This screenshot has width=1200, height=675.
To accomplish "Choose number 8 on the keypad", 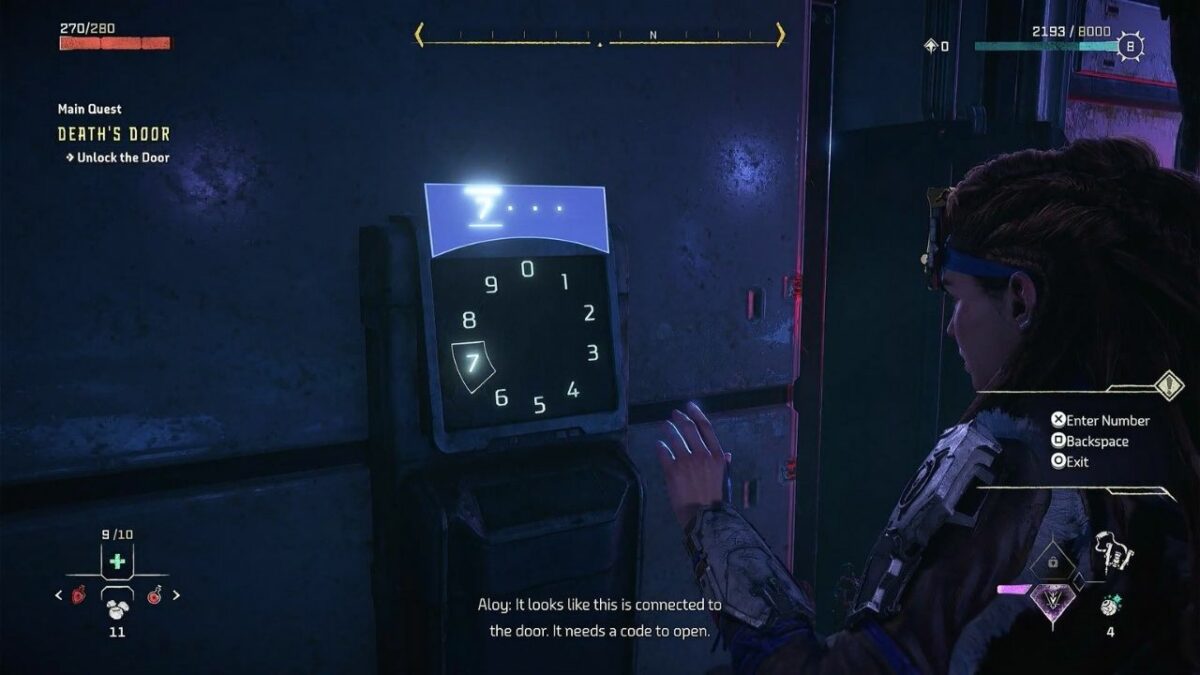I will click(469, 321).
